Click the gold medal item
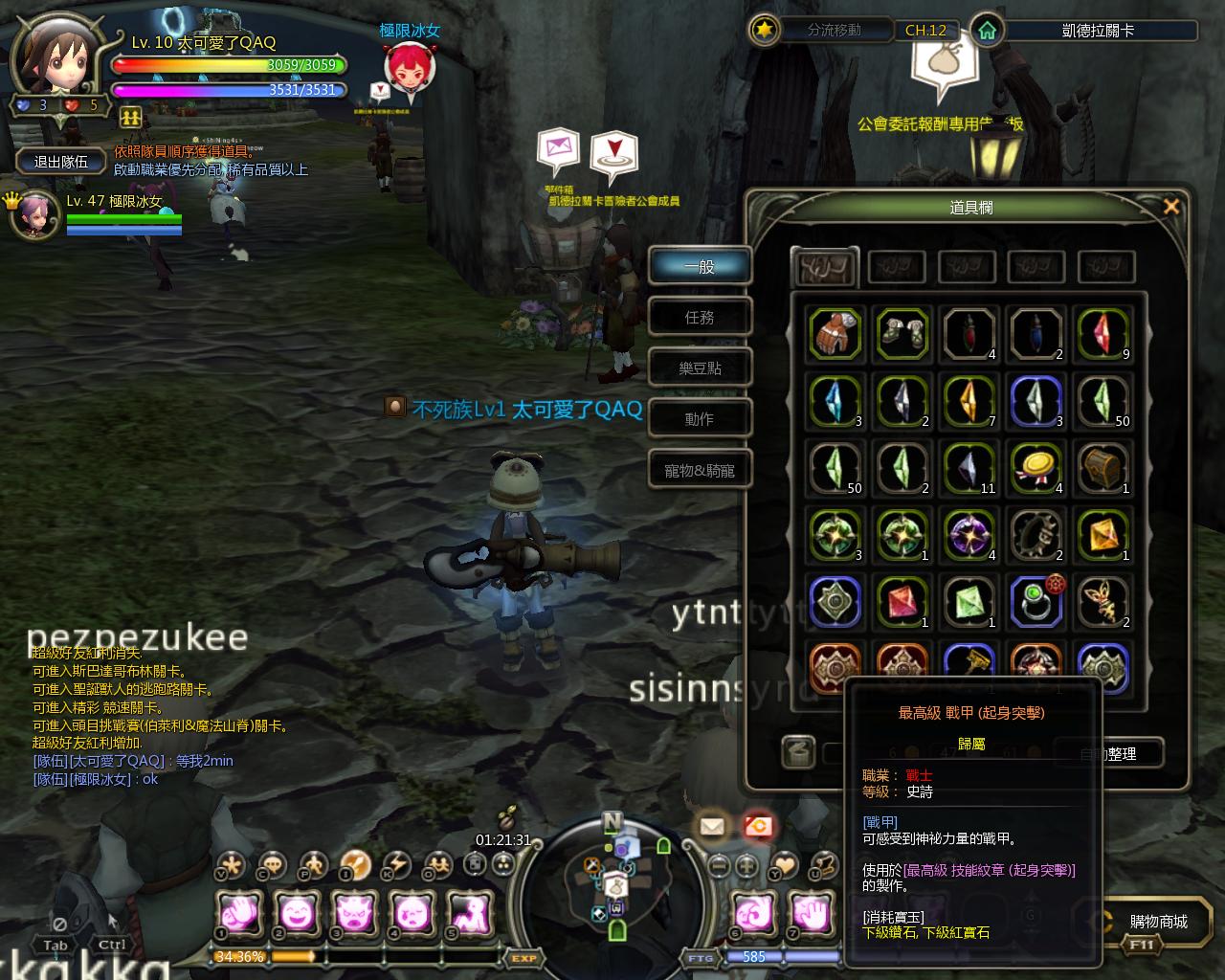Image resolution: width=1225 pixels, height=980 pixels. pyautogui.click(x=1036, y=468)
